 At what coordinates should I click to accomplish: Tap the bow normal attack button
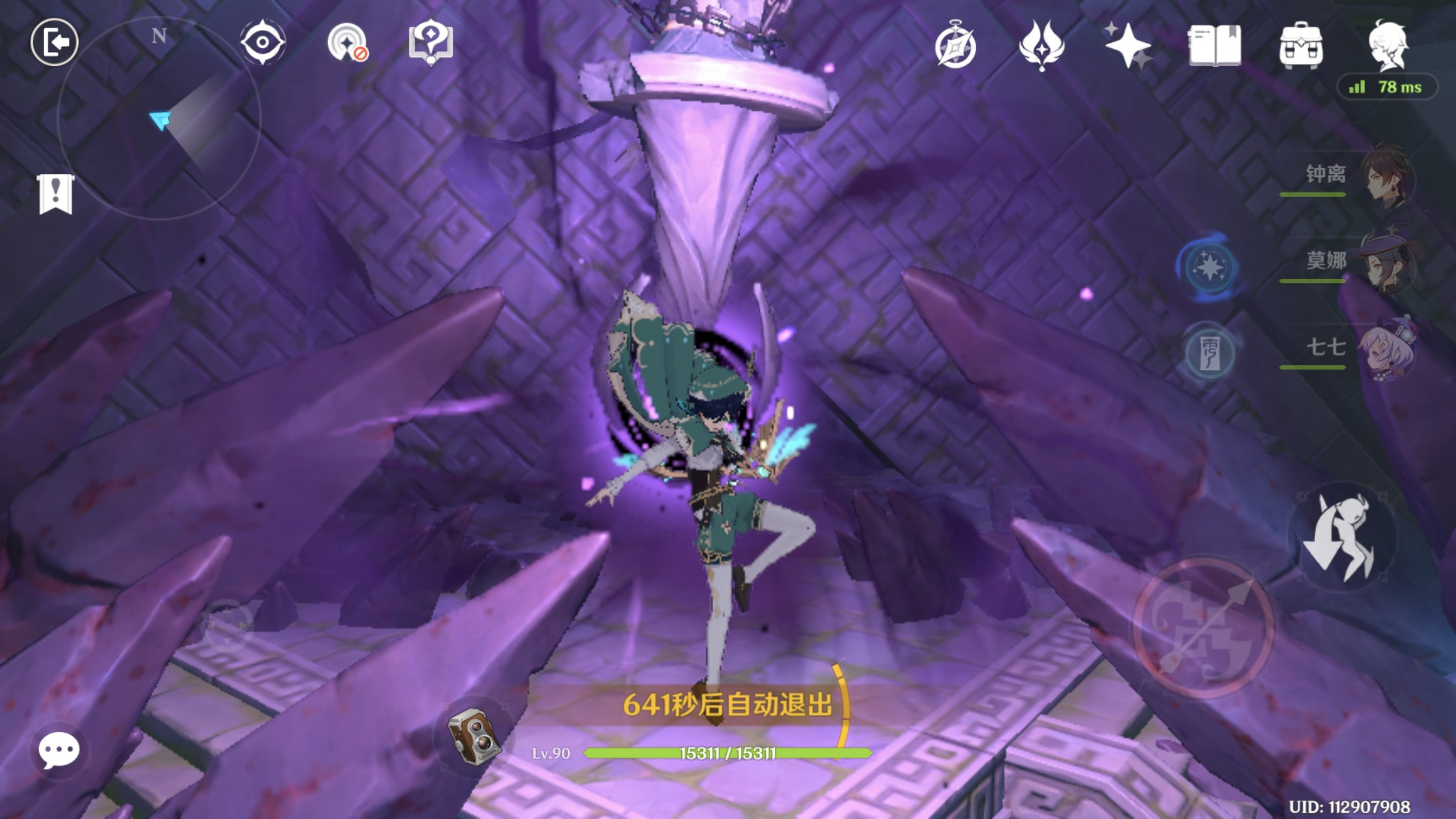point(1203,628)
